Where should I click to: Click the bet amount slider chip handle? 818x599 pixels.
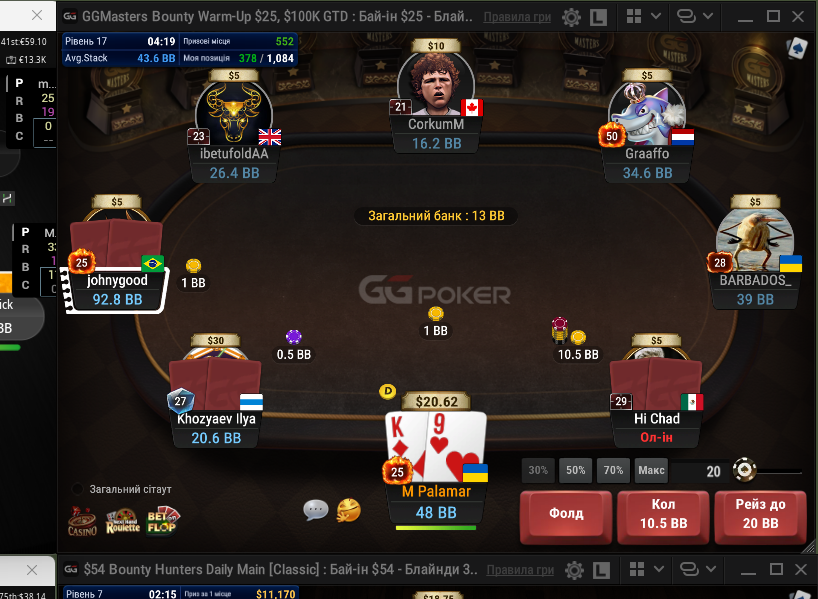click(743, 470)
